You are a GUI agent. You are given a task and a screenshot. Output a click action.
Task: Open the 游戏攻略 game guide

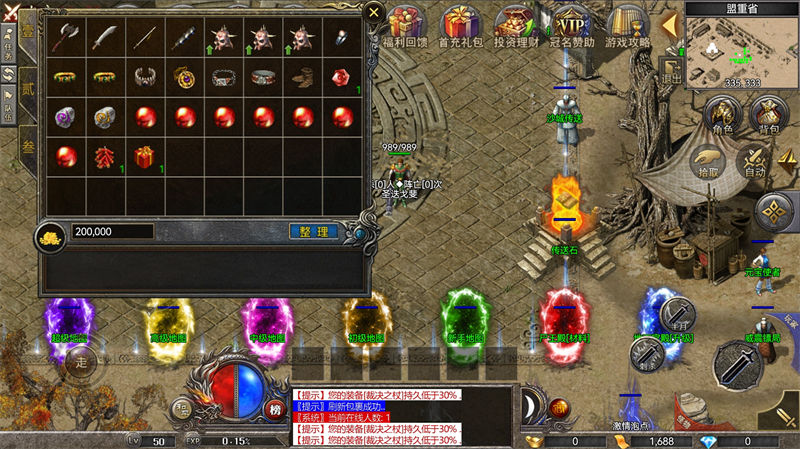click(x=628, y=26)
